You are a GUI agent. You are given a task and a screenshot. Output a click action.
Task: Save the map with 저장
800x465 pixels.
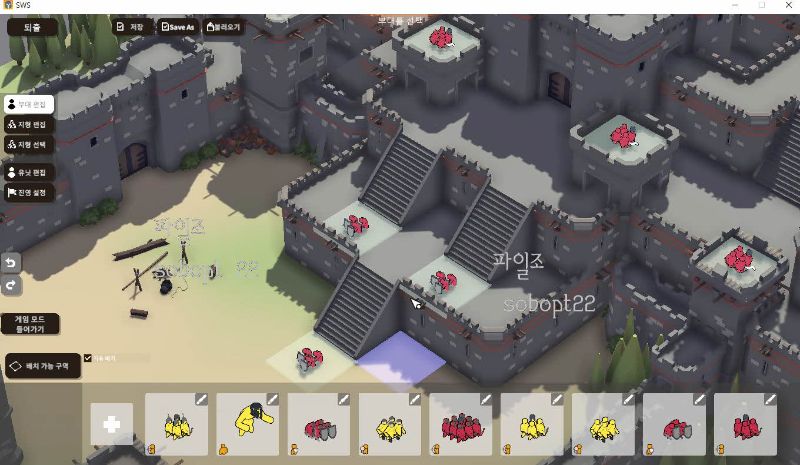[x=132, y=27]
